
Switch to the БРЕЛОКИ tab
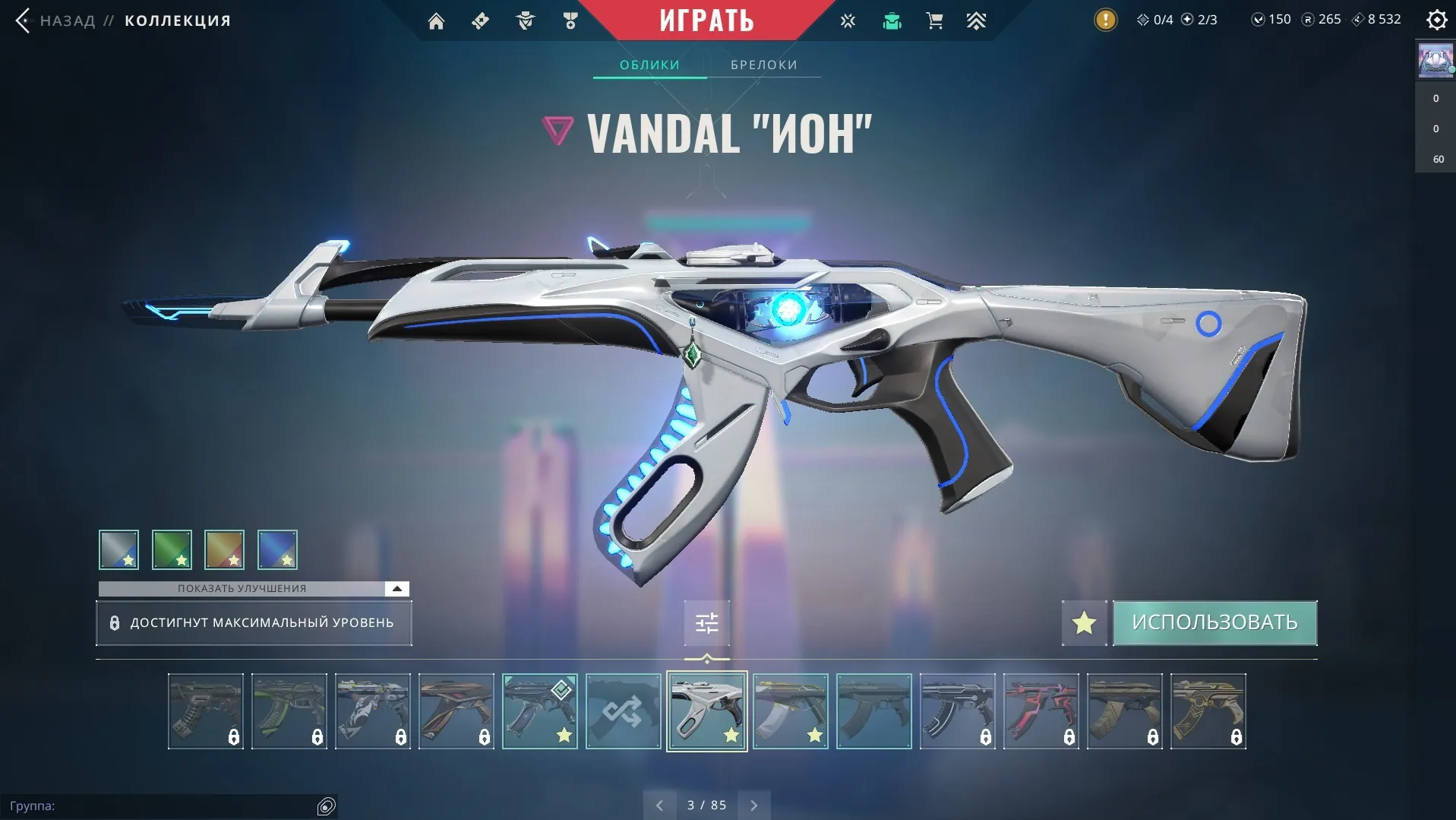coord(764,65)
